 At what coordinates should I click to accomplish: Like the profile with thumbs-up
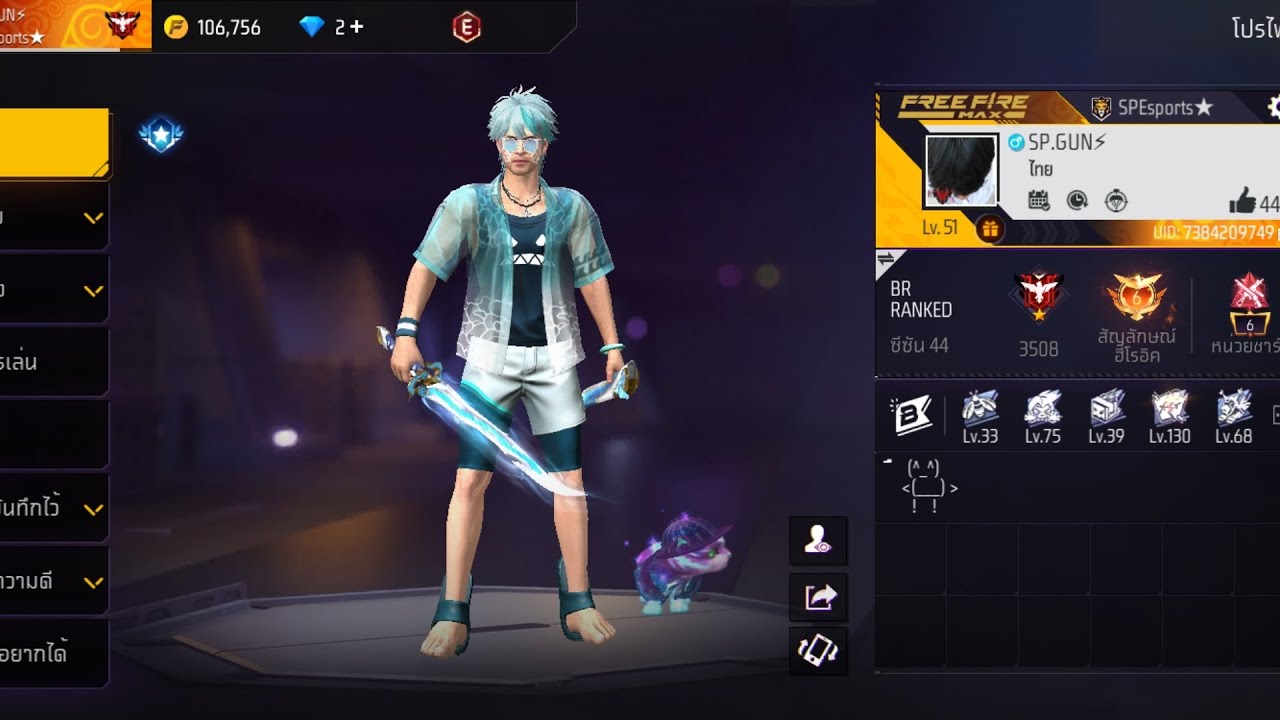(1243, 202)
